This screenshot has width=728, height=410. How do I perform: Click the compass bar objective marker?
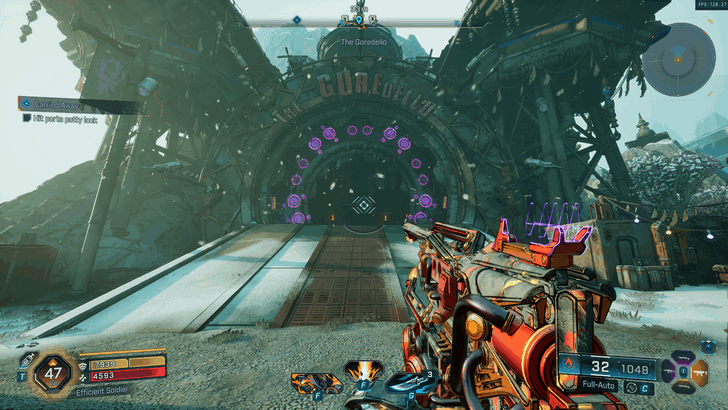pos(296,19)
